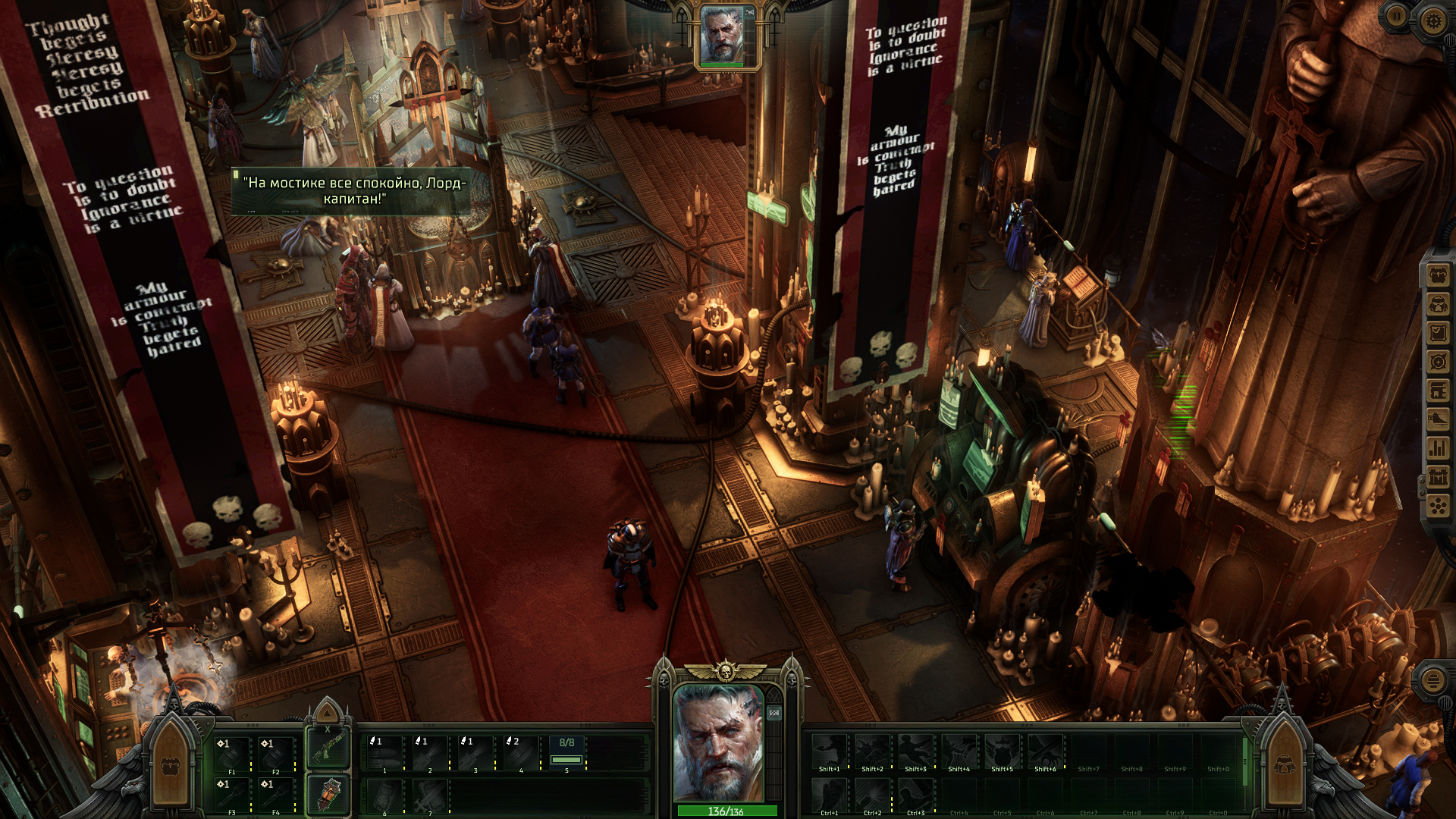Open the journal checklist icon
This screenshot has width=1456, height=819.
click(x=1439, y=333)
